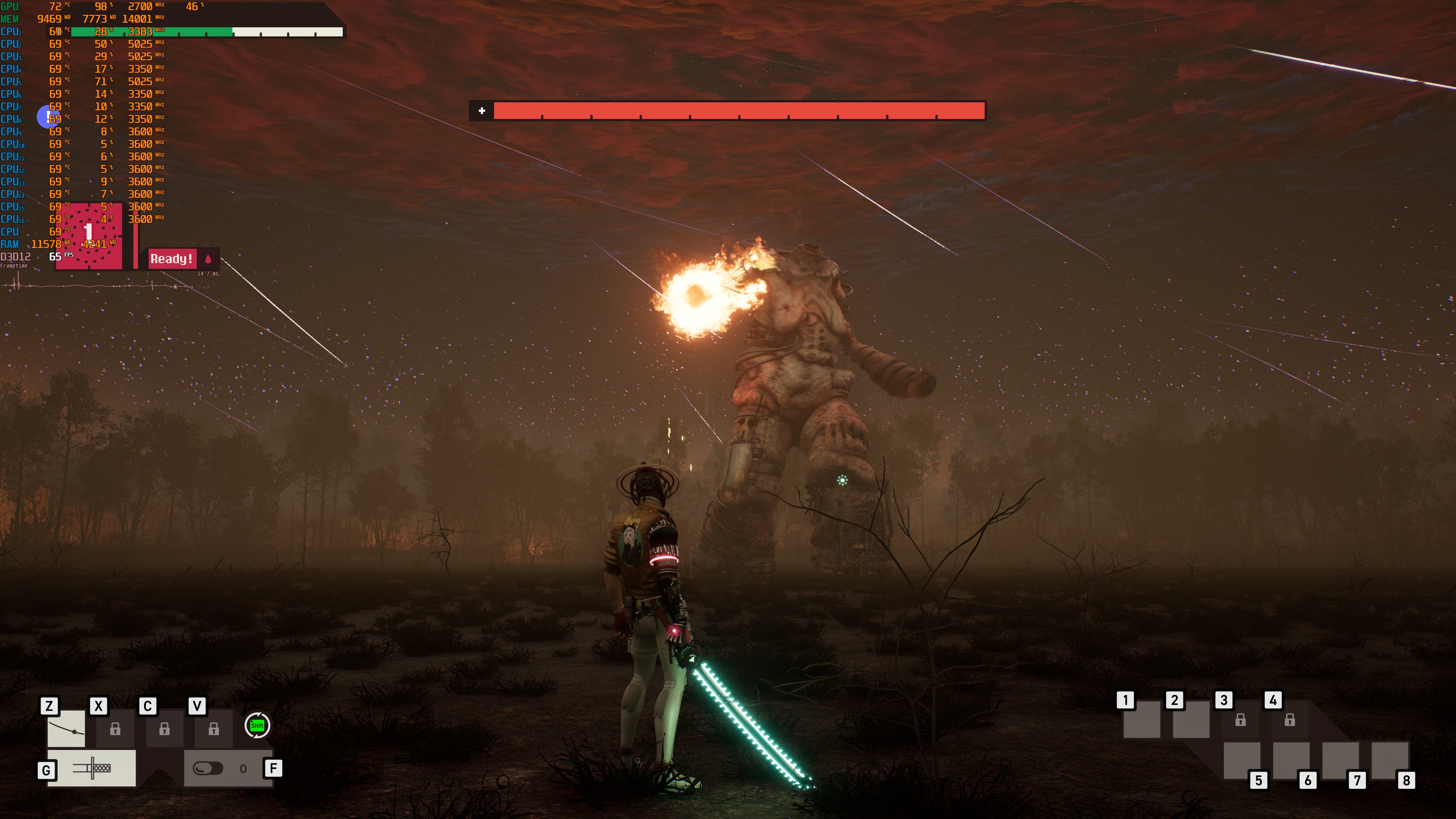
Task: Activate the green Shift swap icon
Action: (x=257, y=725)
